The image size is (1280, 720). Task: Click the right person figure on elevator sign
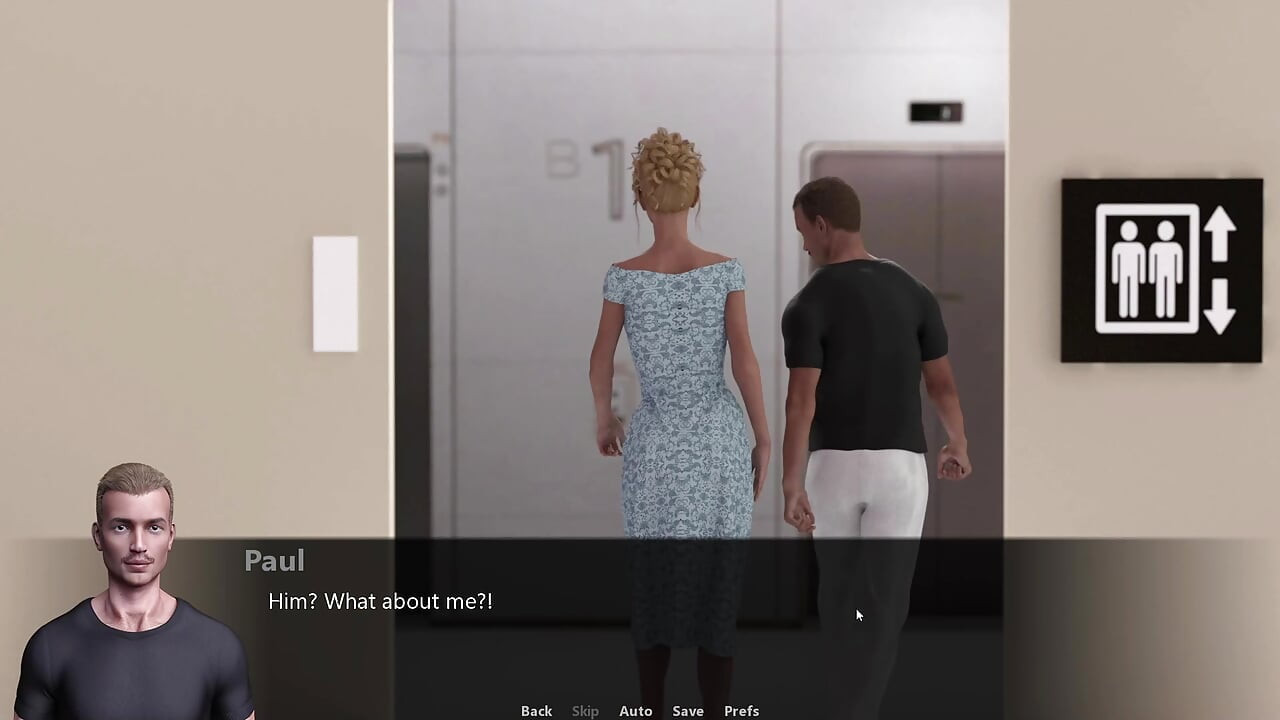(x=1166, y=270)
